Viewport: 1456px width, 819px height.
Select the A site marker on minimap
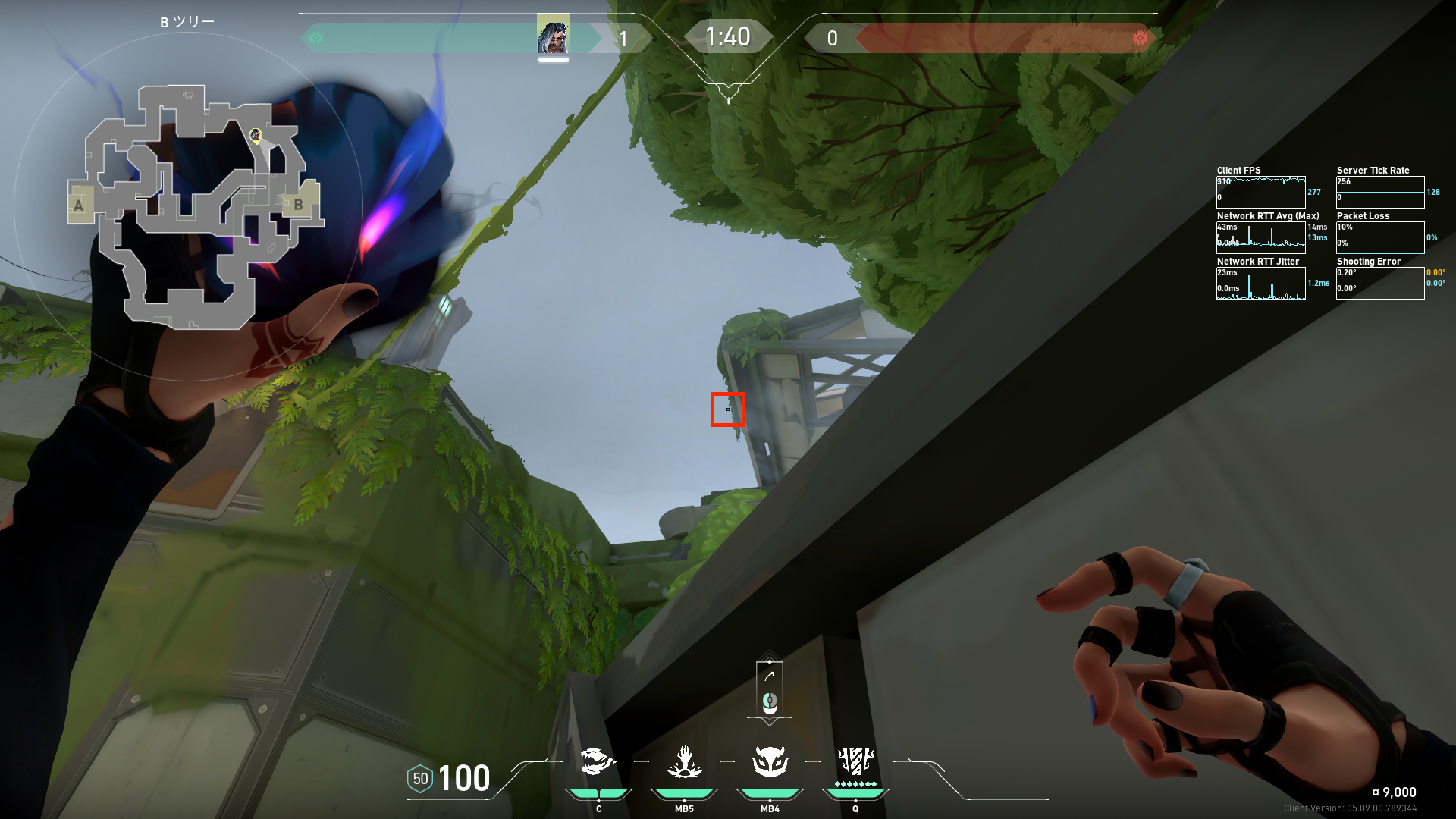click(x=78, y=205)
